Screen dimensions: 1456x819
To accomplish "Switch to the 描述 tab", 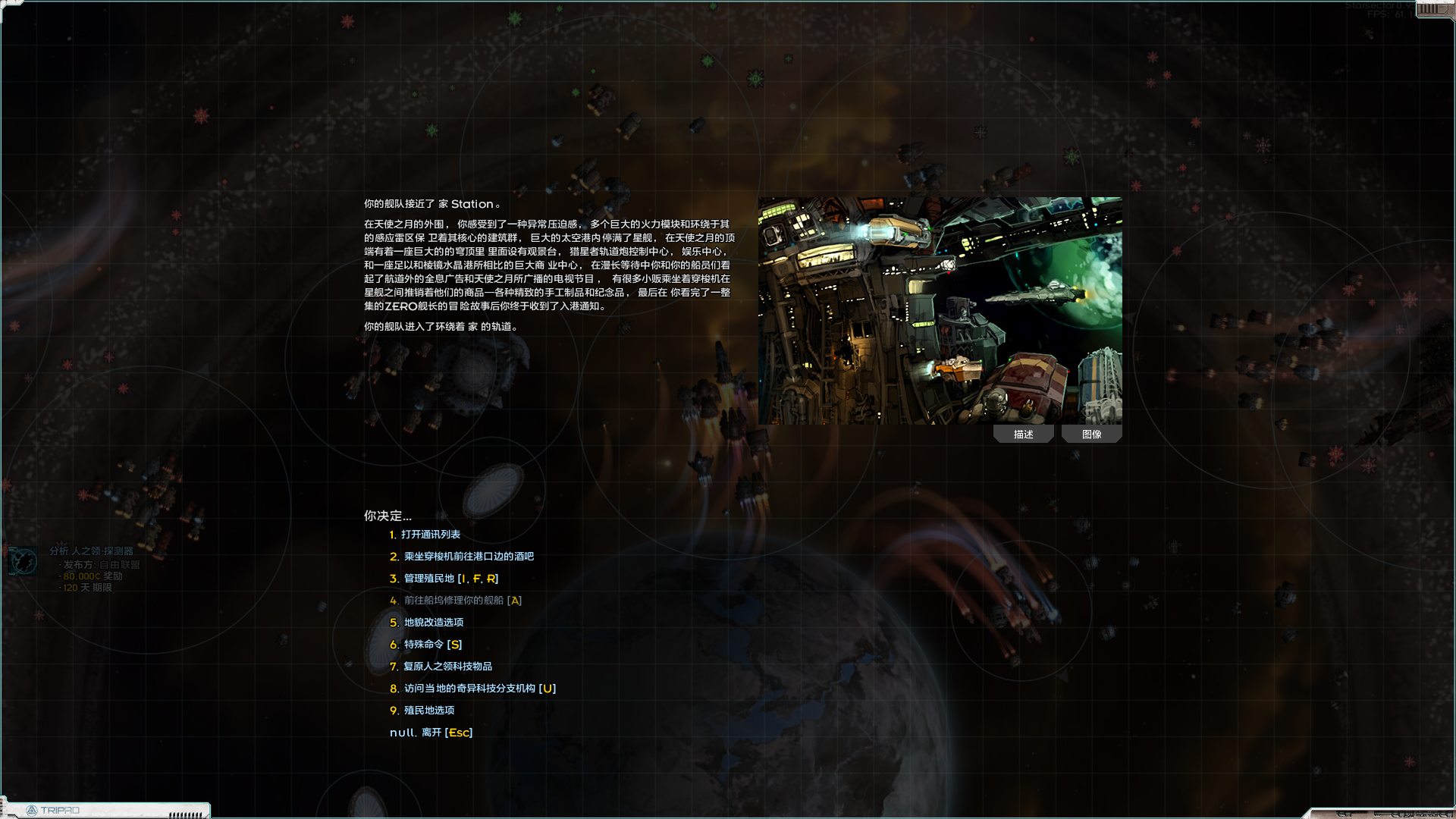I will click(1023, 433).
